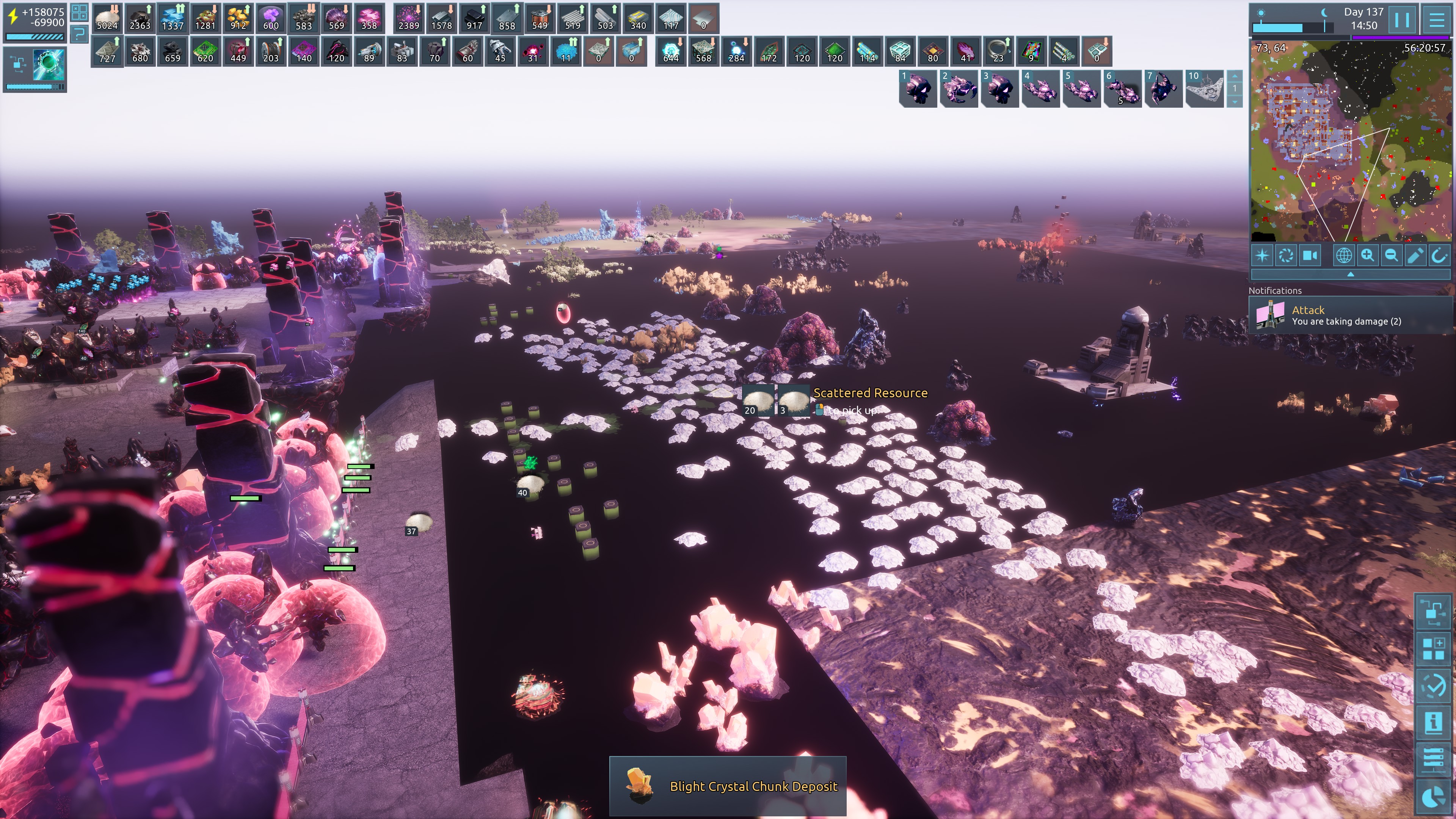
Task: Expand the panel arrow beneath the minimap buttons
Action: [1350, 274]
